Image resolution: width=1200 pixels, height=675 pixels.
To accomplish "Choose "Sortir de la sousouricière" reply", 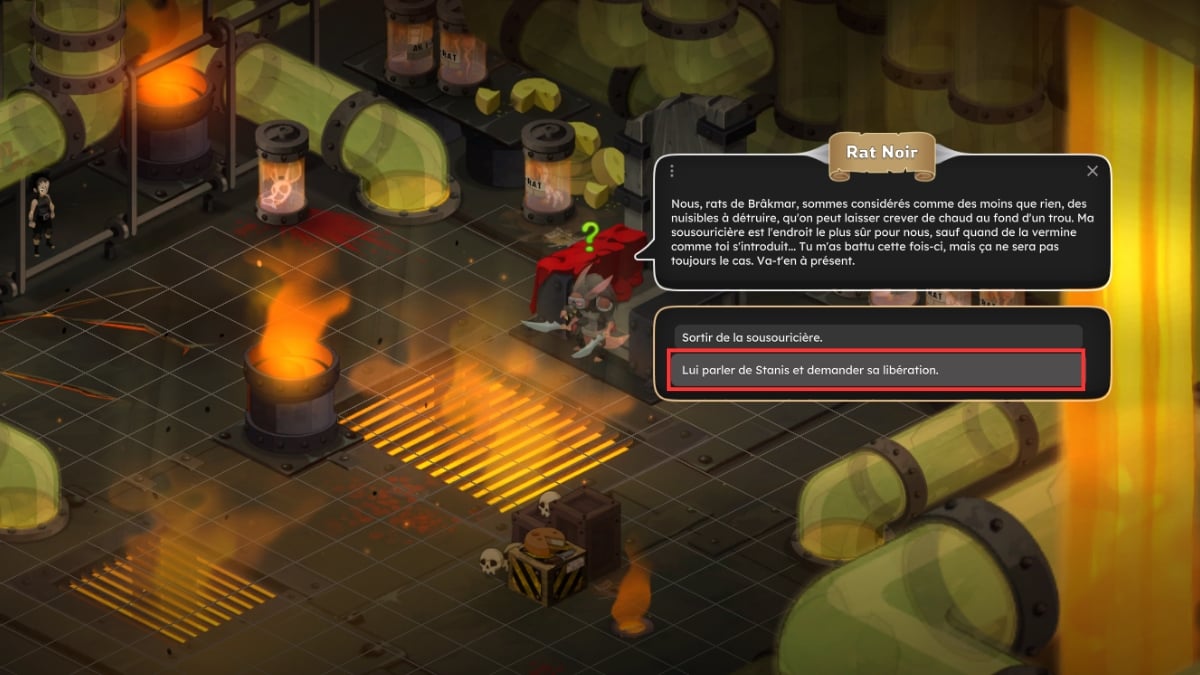I will point(877,336).
